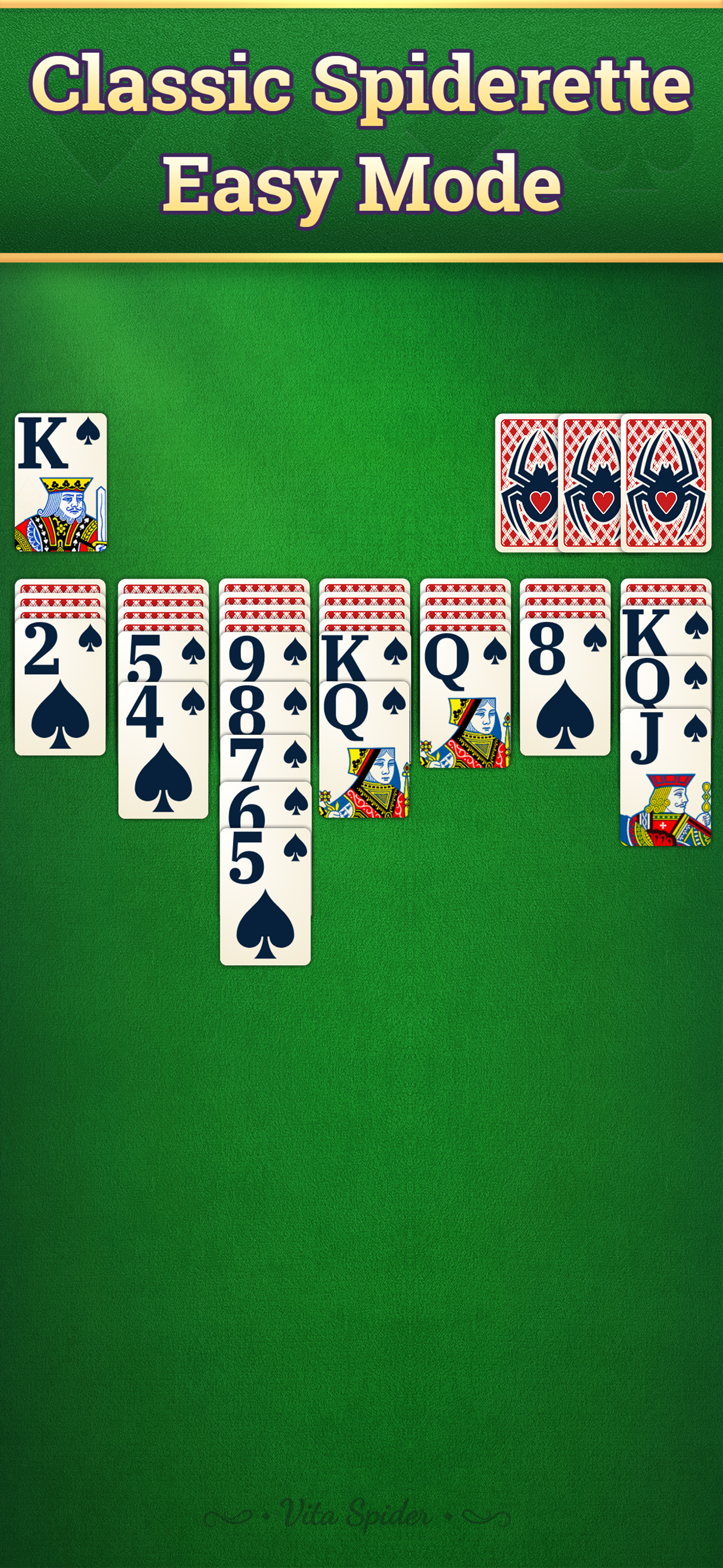The image size is (723, 1568).
Task: Click a face-down card above the 2 of Spades
Action: (x=61, y=599)
